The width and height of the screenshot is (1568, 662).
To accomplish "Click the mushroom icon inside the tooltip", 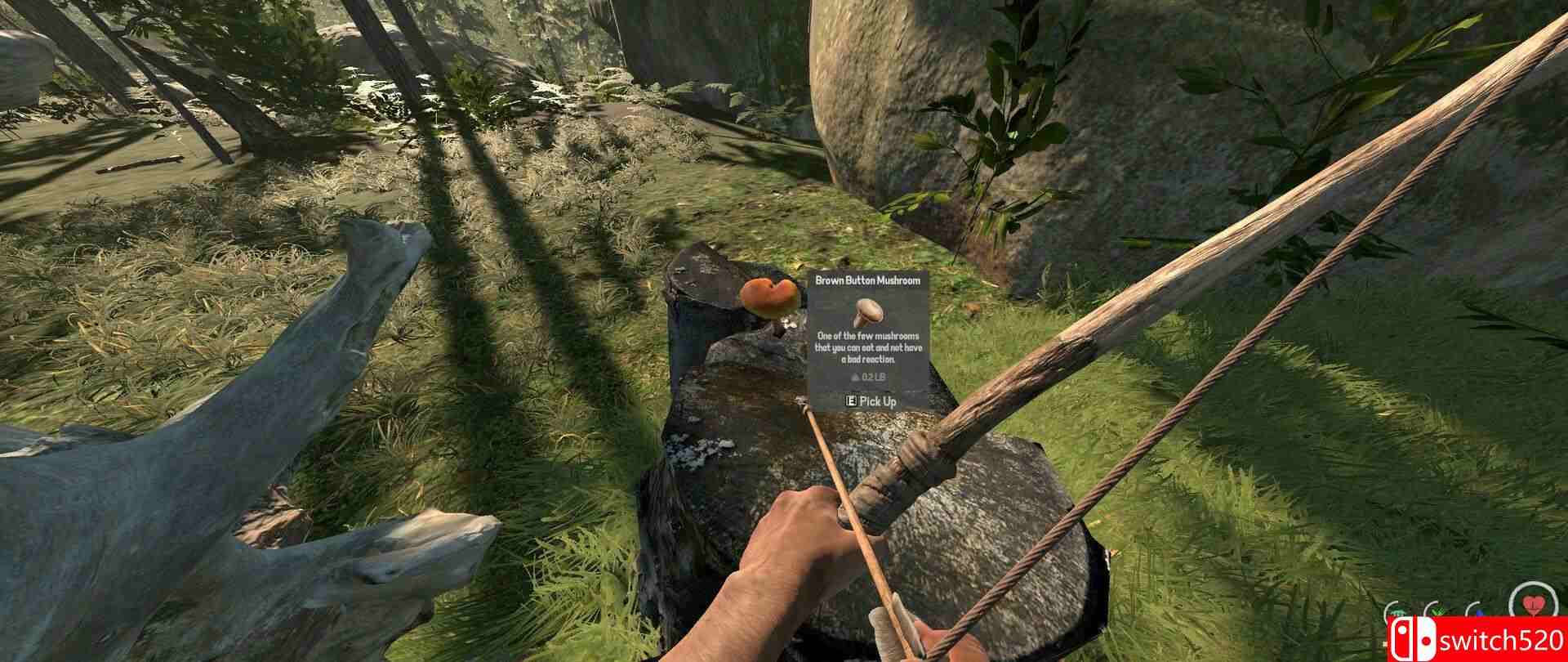I will pos(869,313).
